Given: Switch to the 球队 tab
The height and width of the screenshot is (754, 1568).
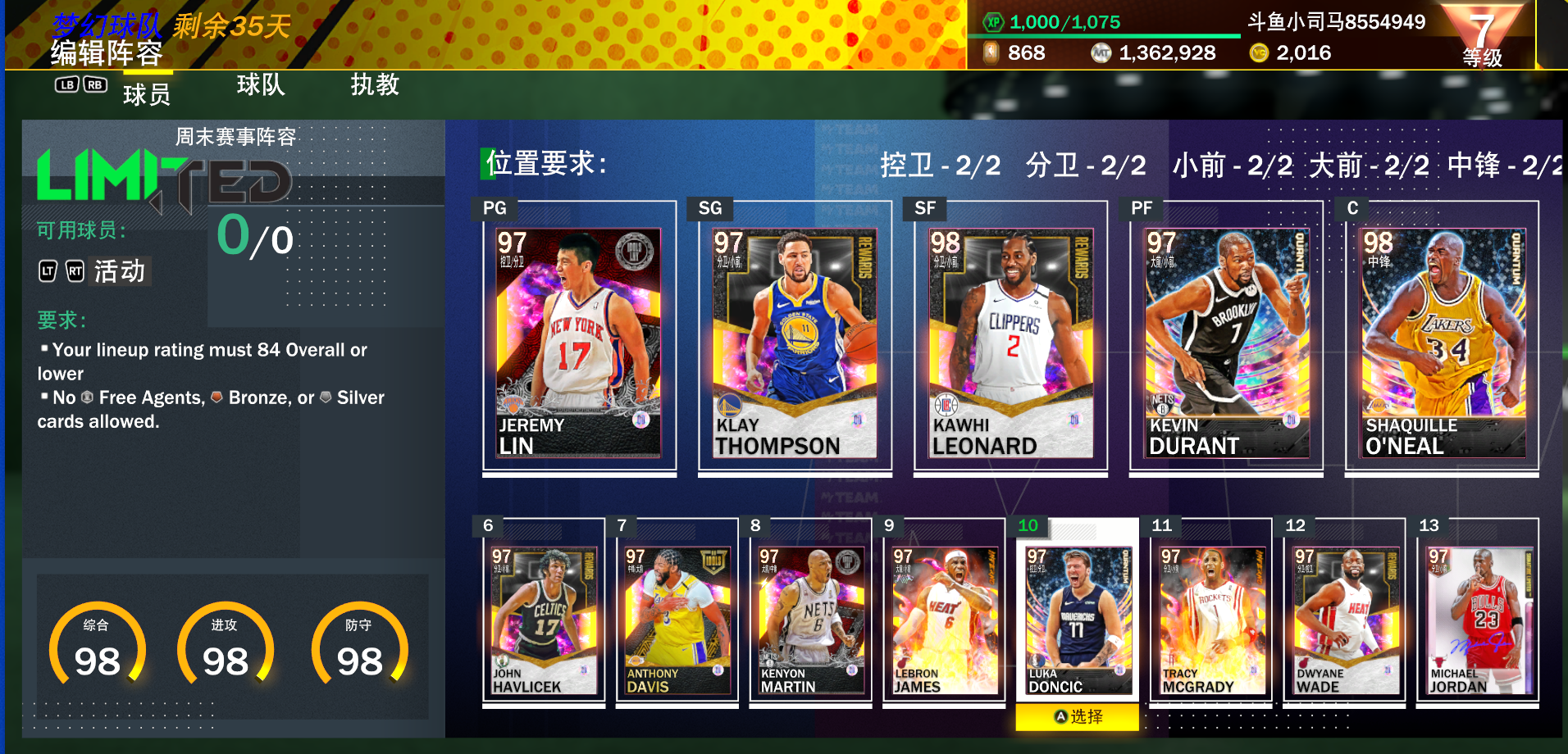Looking at the screenshot, I should (x=262, y=86).
